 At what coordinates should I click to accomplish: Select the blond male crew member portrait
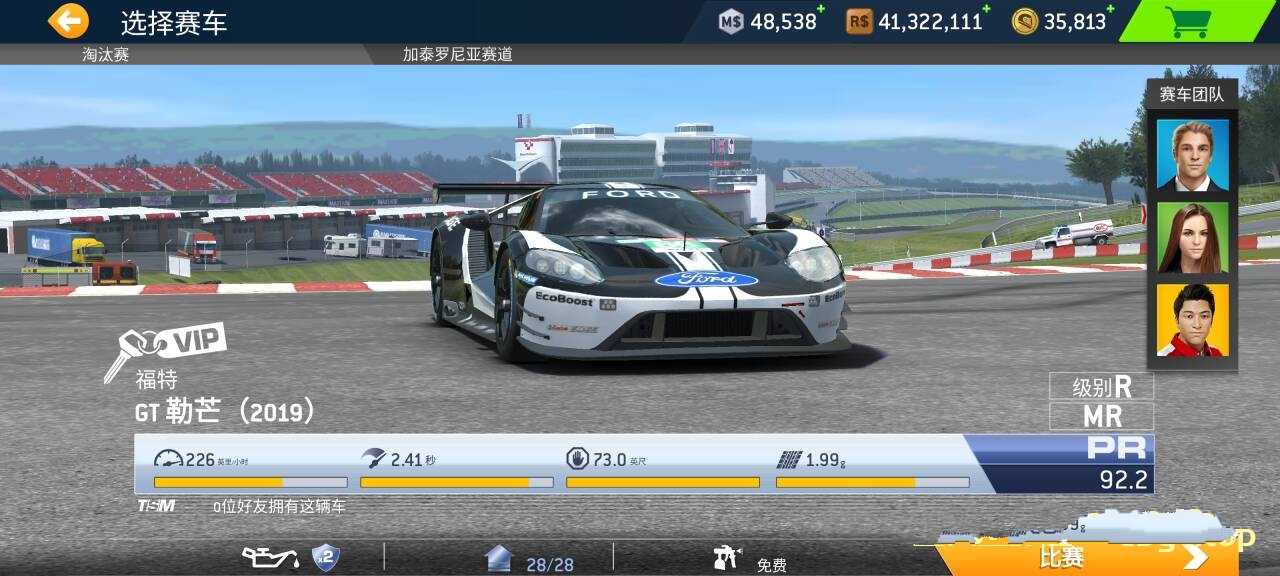tap(1192, 154)
